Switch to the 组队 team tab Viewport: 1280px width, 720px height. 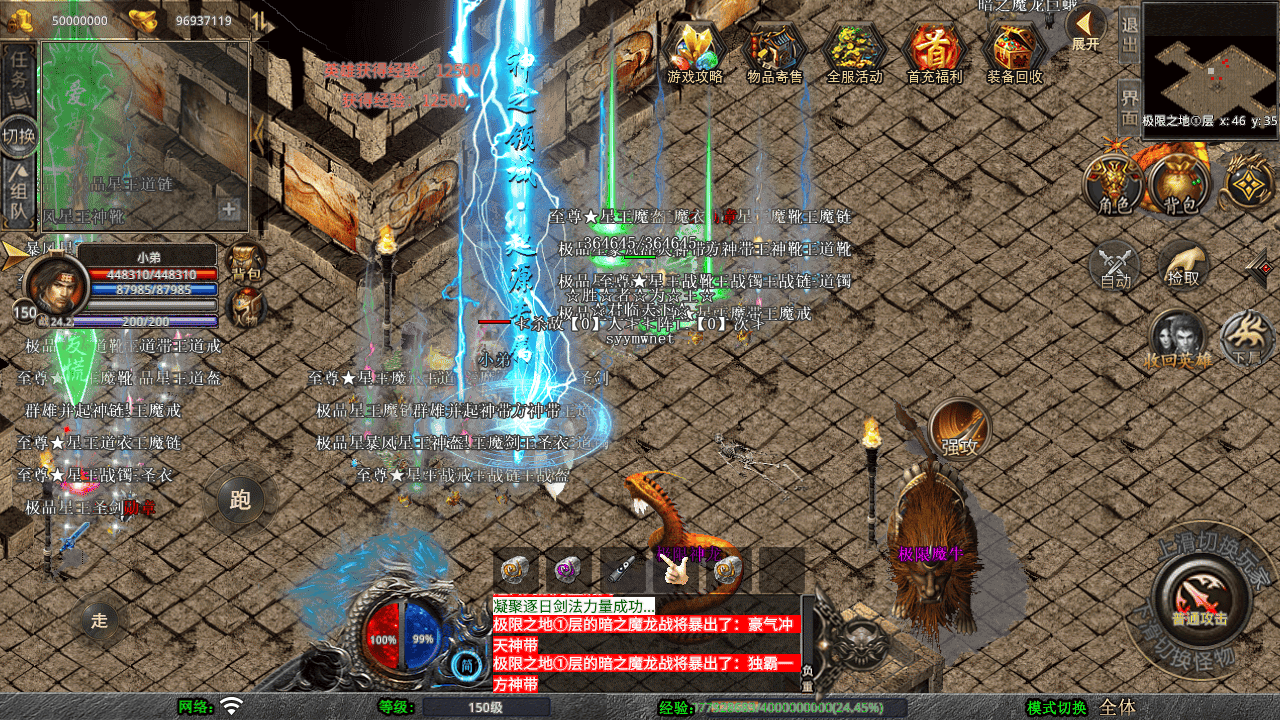click(20, 195)
